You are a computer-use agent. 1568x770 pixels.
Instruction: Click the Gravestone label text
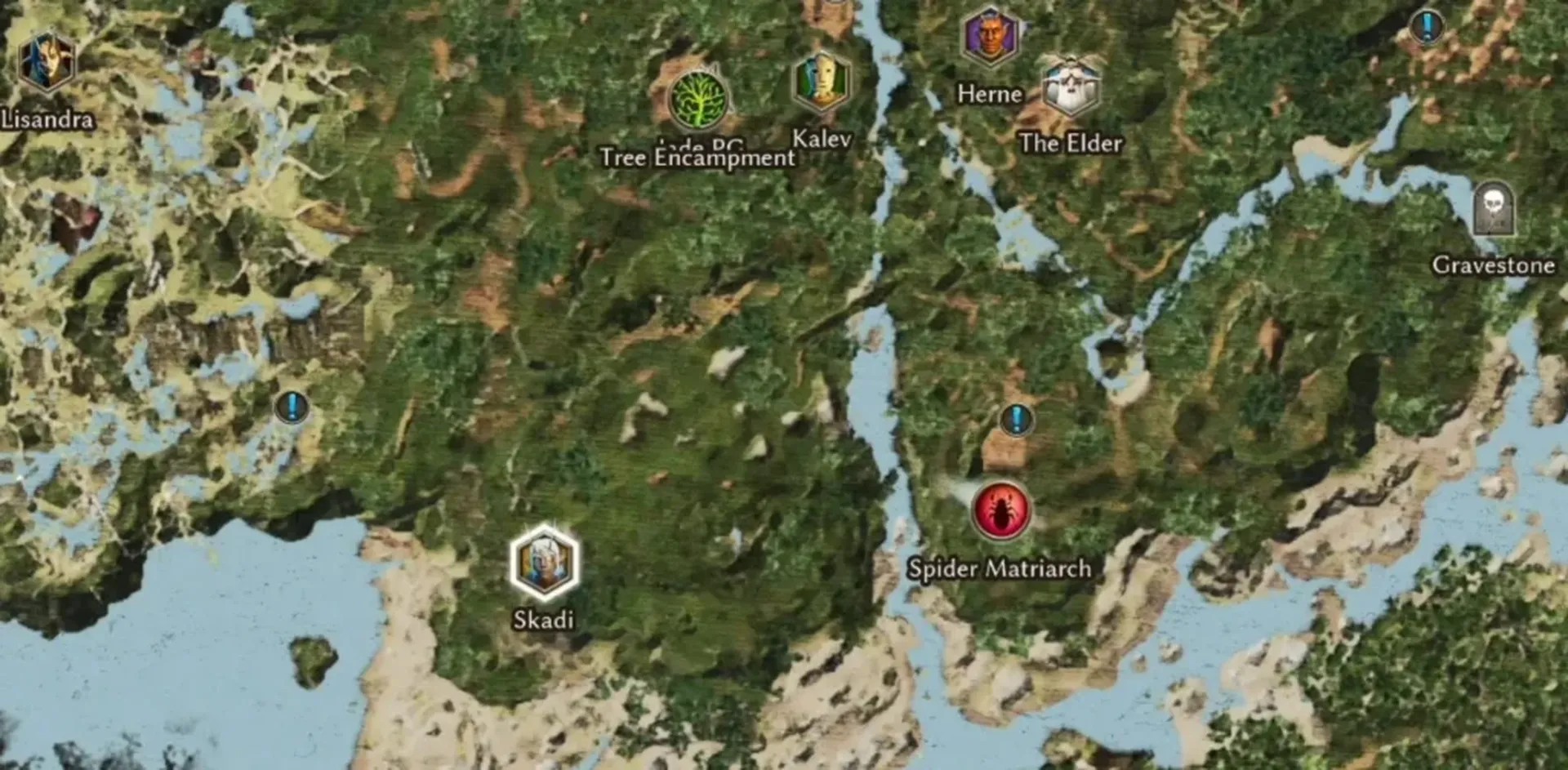[x=1496, y=265]
